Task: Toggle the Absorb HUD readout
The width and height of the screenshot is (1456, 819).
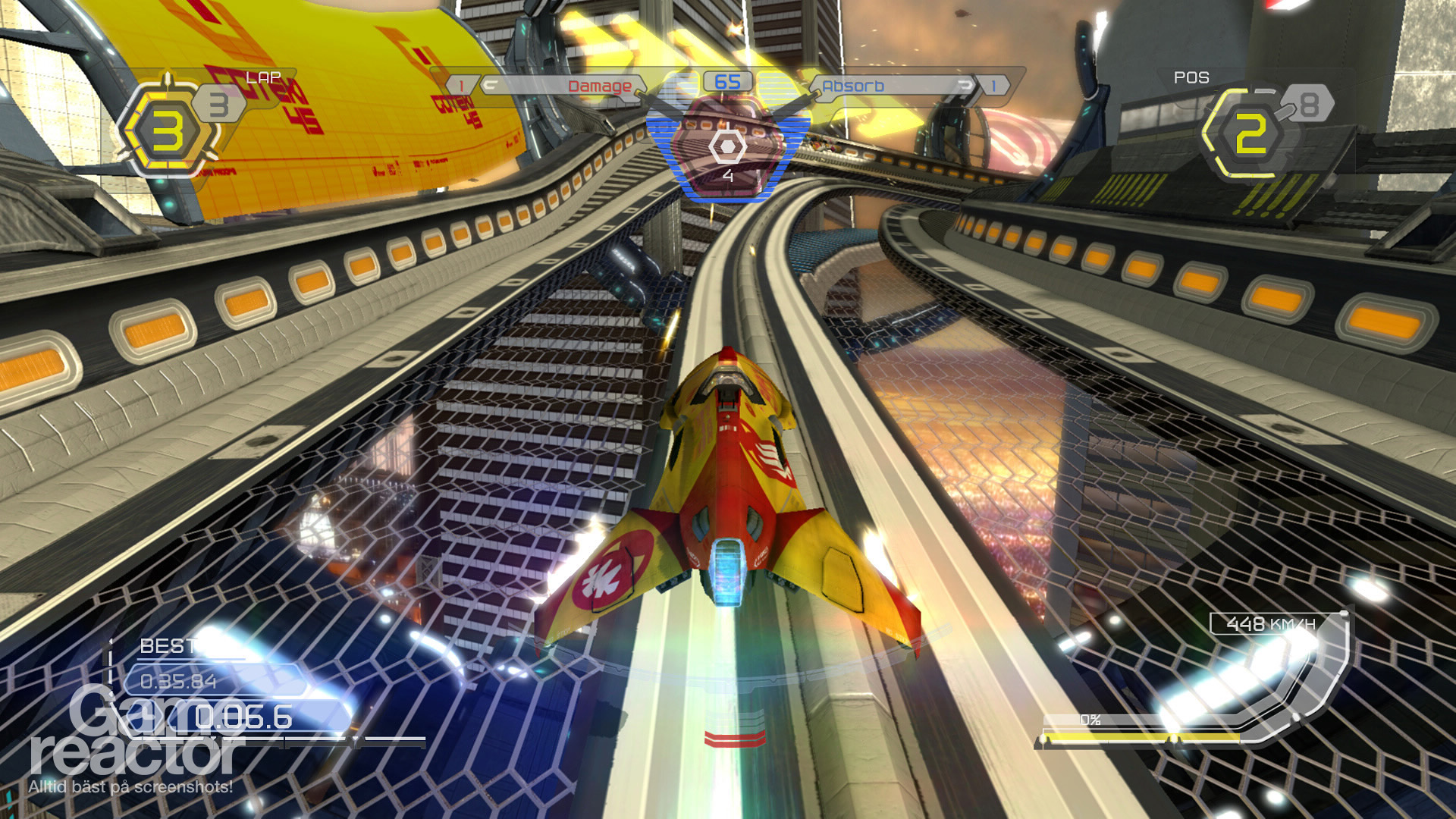Action: coord(854,85)
